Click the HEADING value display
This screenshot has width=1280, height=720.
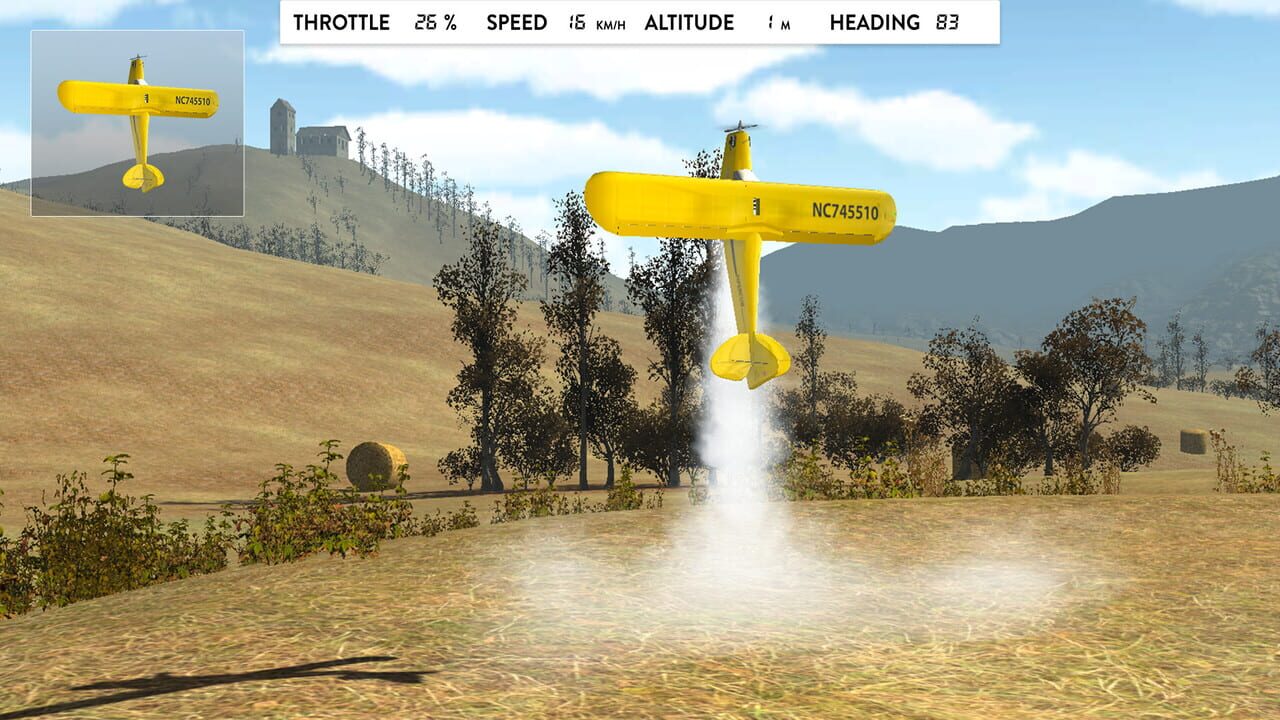tap(945, 22)
